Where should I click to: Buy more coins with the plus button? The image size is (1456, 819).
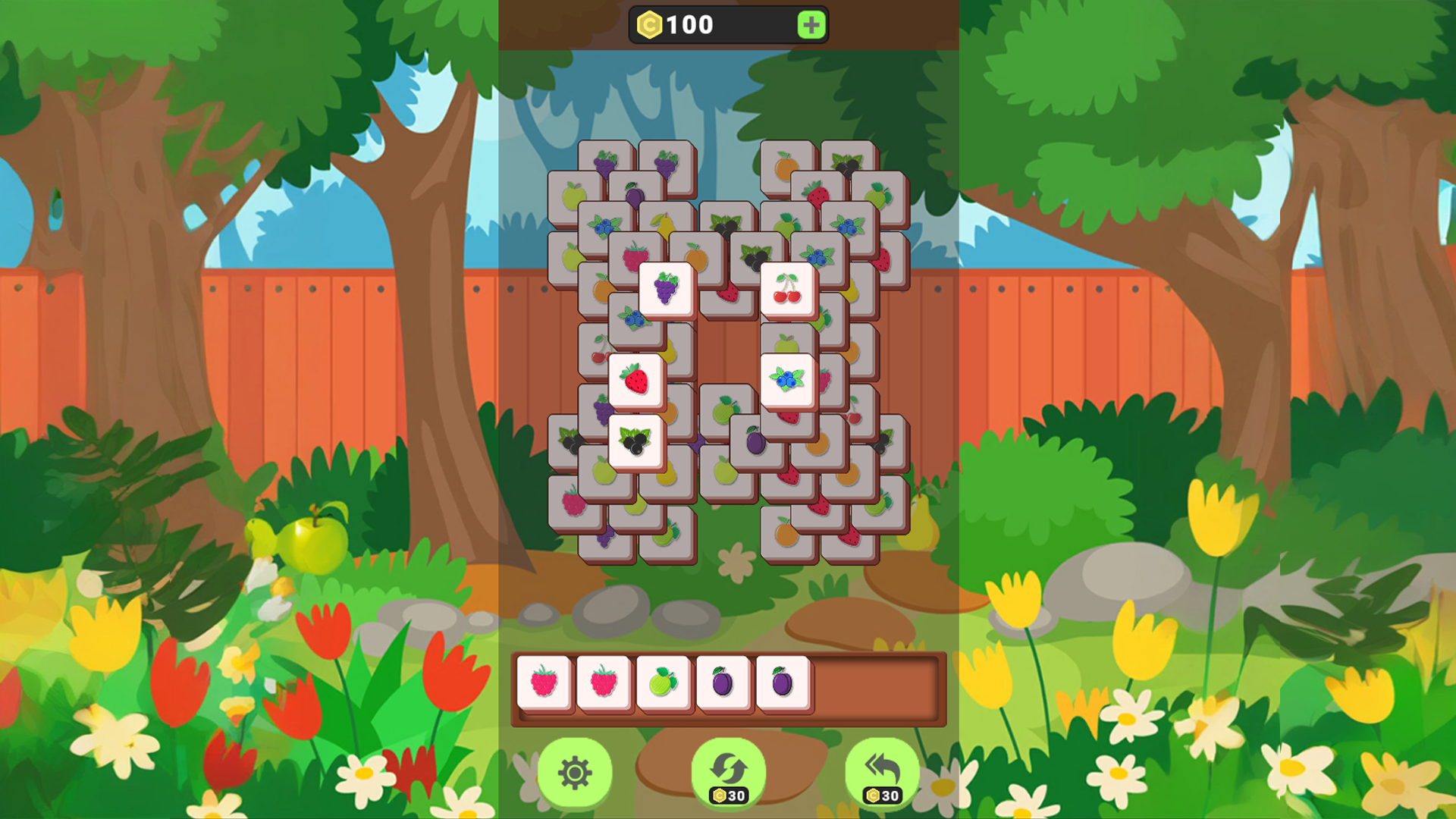(x=811, y=25)
